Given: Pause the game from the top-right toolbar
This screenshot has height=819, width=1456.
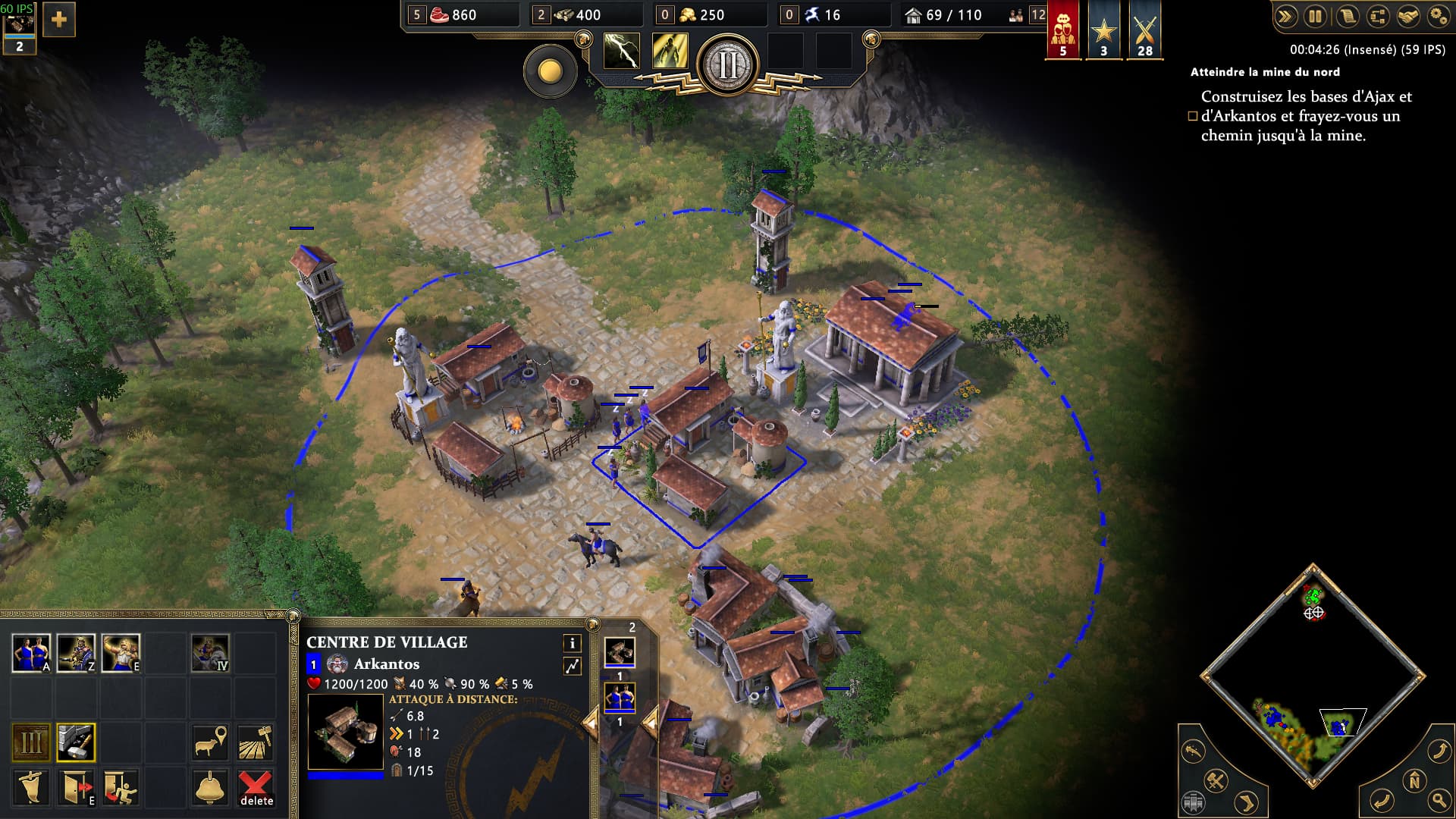Looking at the screenshot, I should pos(1315,16).
